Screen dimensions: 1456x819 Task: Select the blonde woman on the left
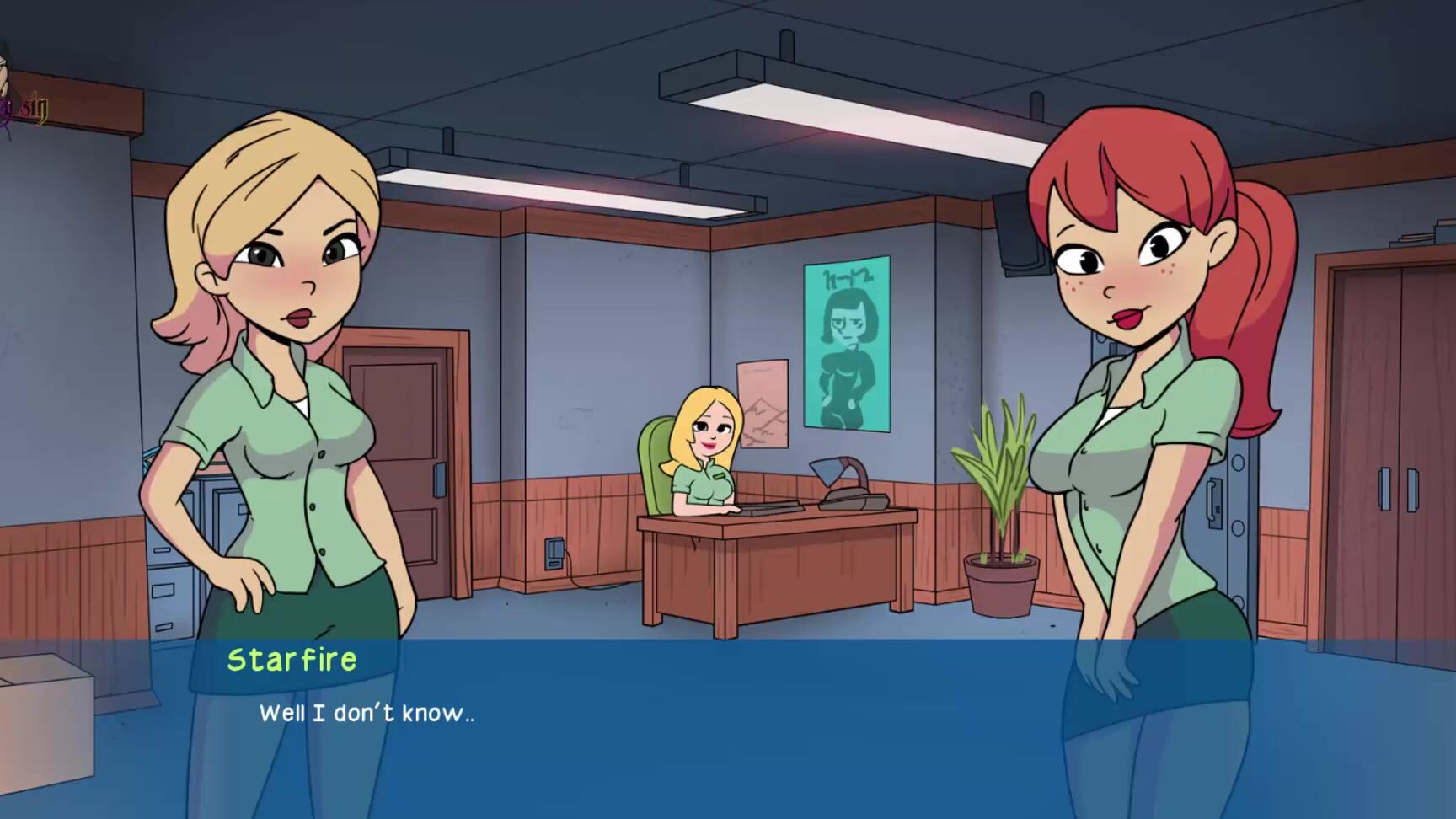[x=286, y=379]
